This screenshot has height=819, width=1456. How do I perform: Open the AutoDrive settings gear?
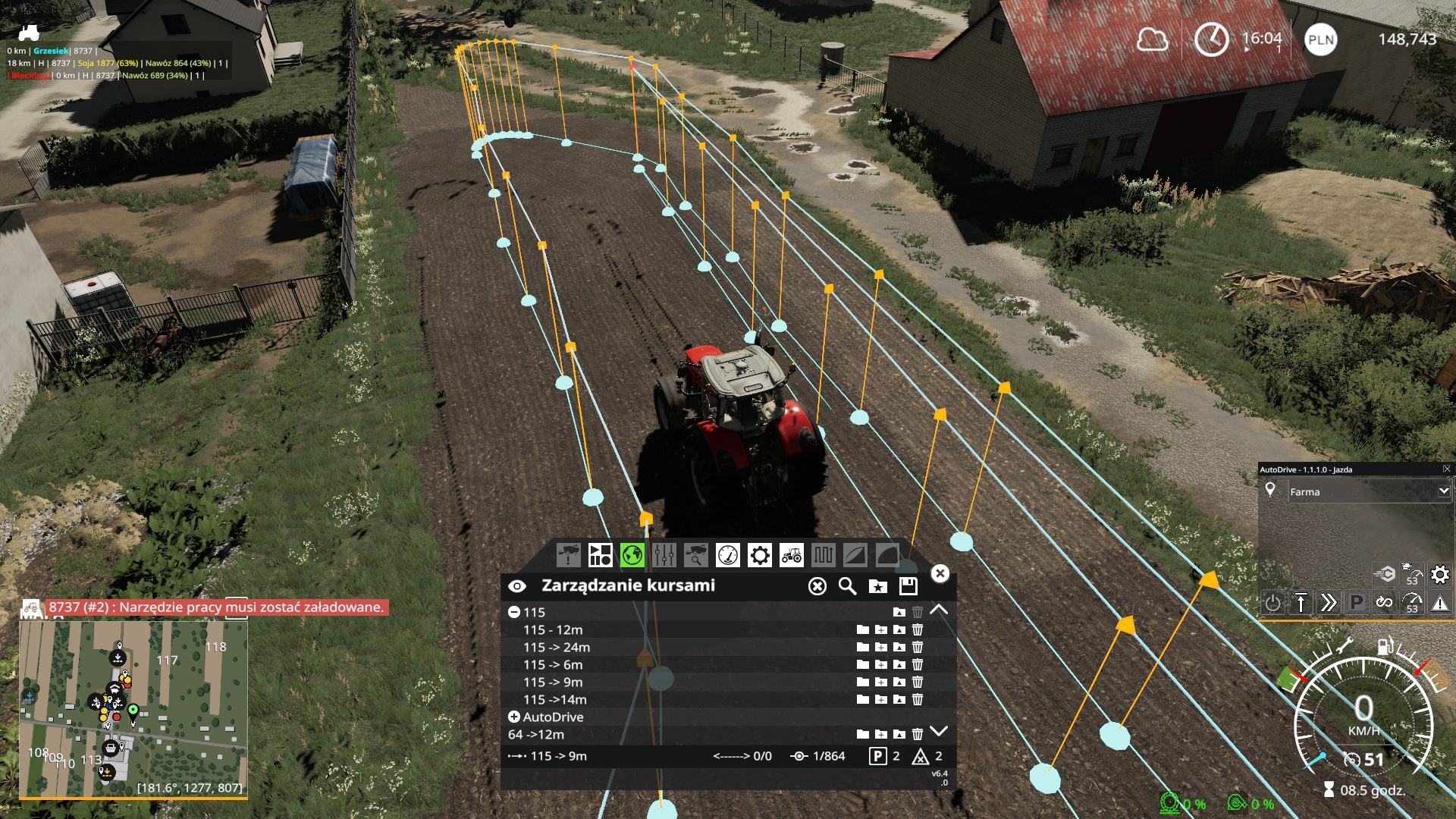1439,574
